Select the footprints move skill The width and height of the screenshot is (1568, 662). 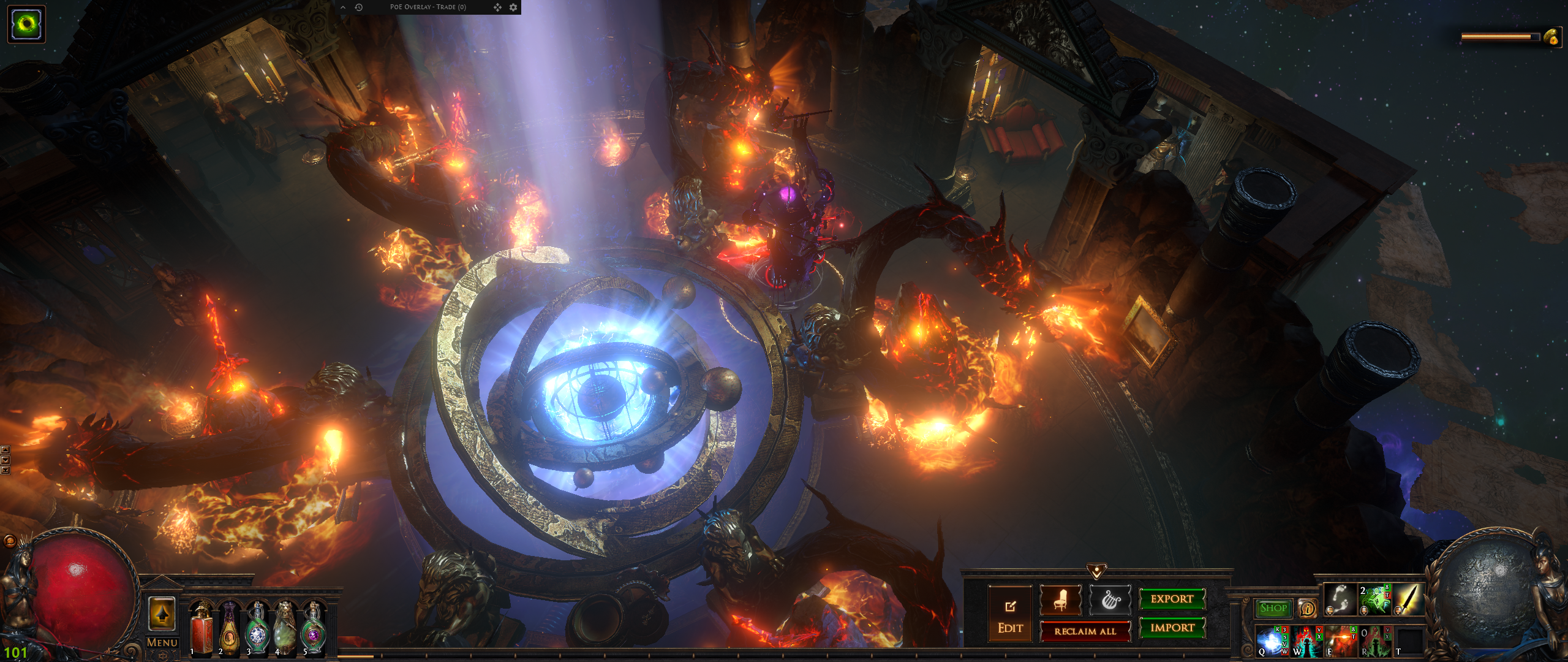point(1340,599)
